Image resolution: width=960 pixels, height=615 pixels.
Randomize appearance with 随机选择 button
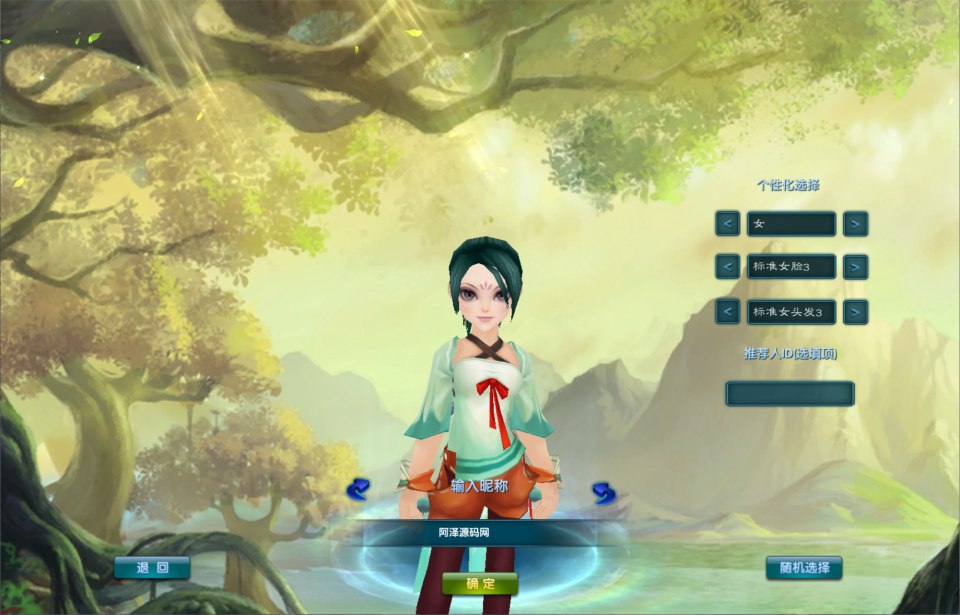(x=804, y=568)
